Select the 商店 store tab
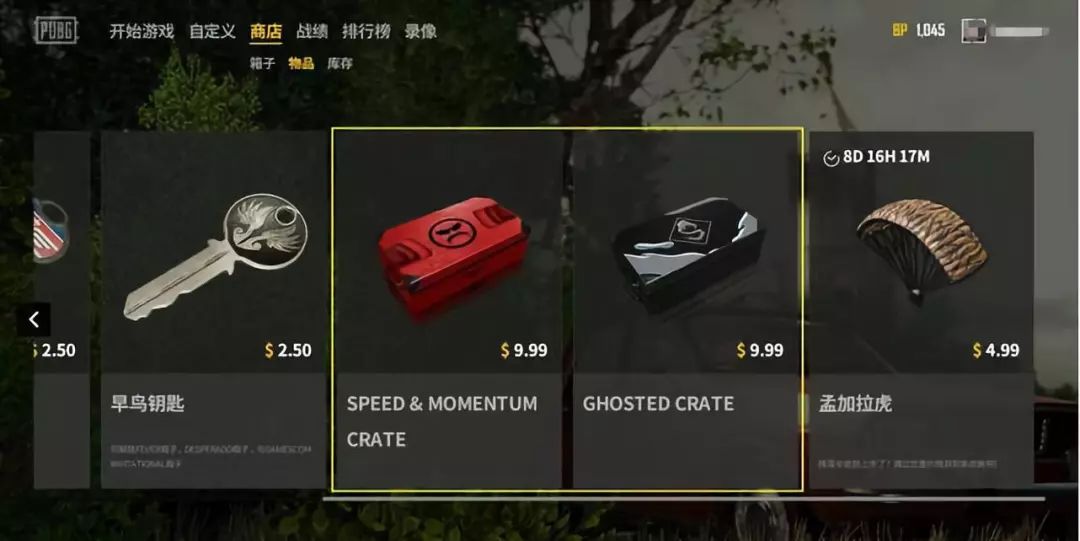This screenshot has height=541, width=1080. coord(266,31)
